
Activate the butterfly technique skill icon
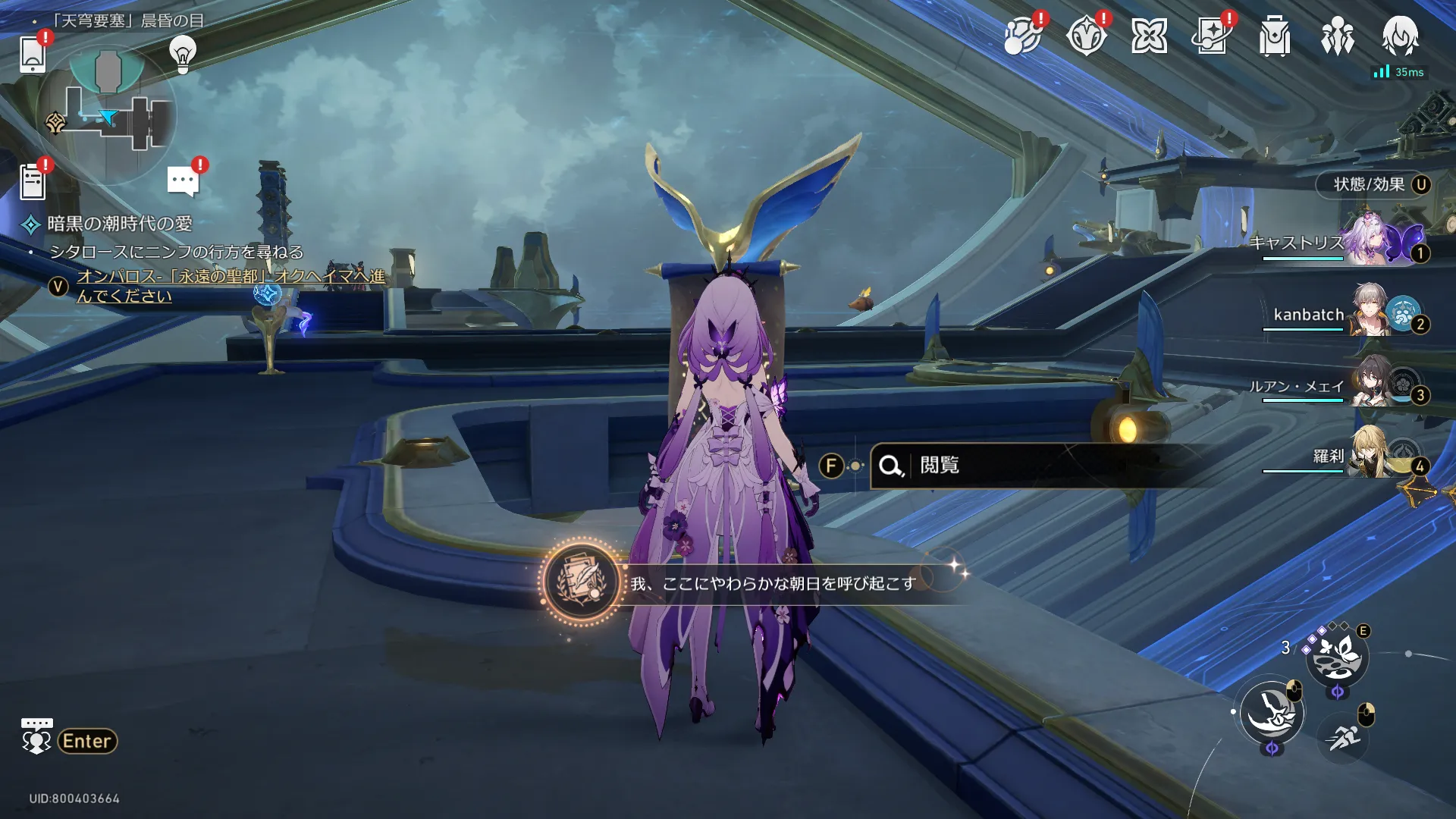(1336, 657)
